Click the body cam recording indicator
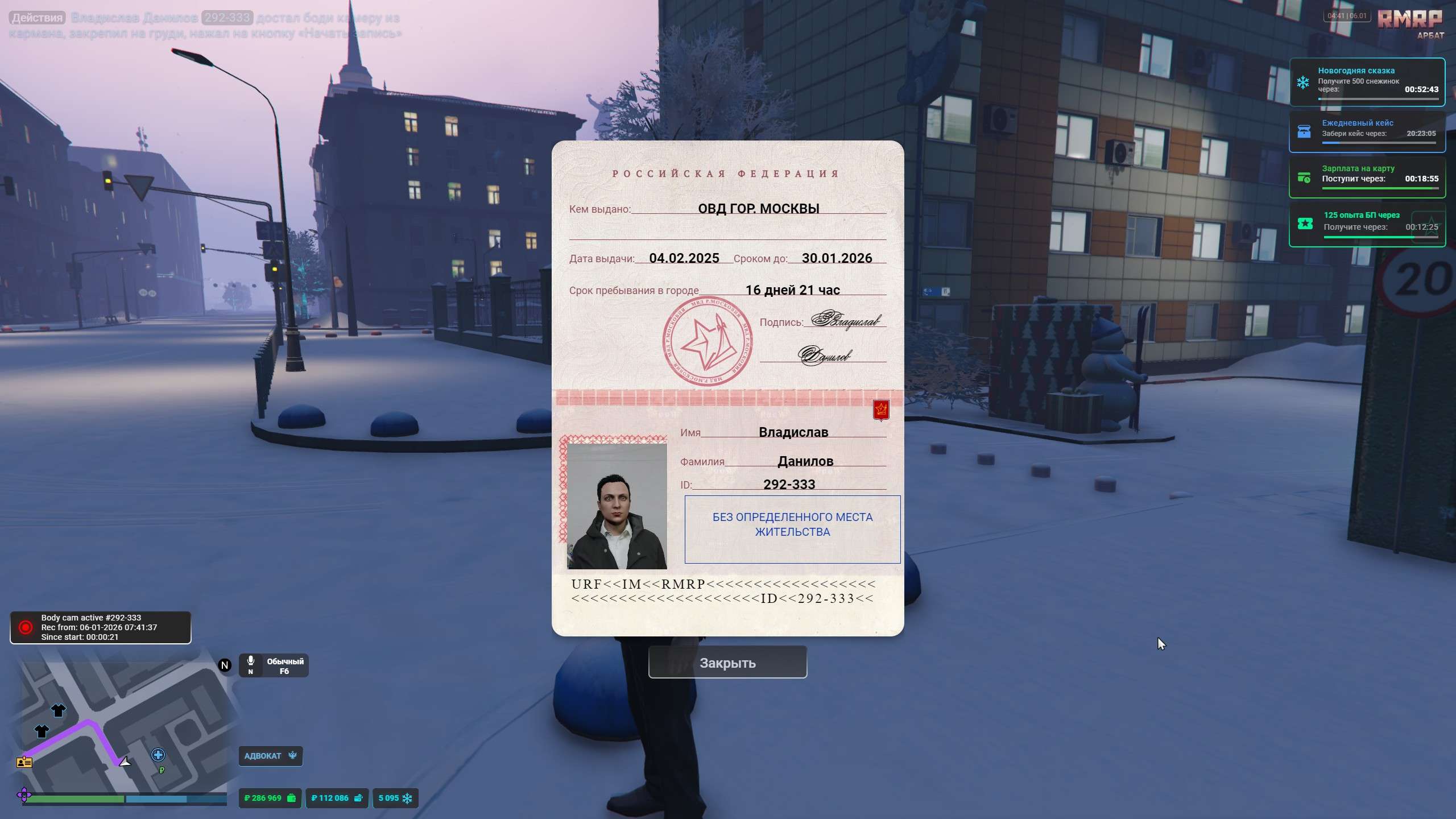Viewport: 1456px width, 819px height. click(x=100, y=627)
